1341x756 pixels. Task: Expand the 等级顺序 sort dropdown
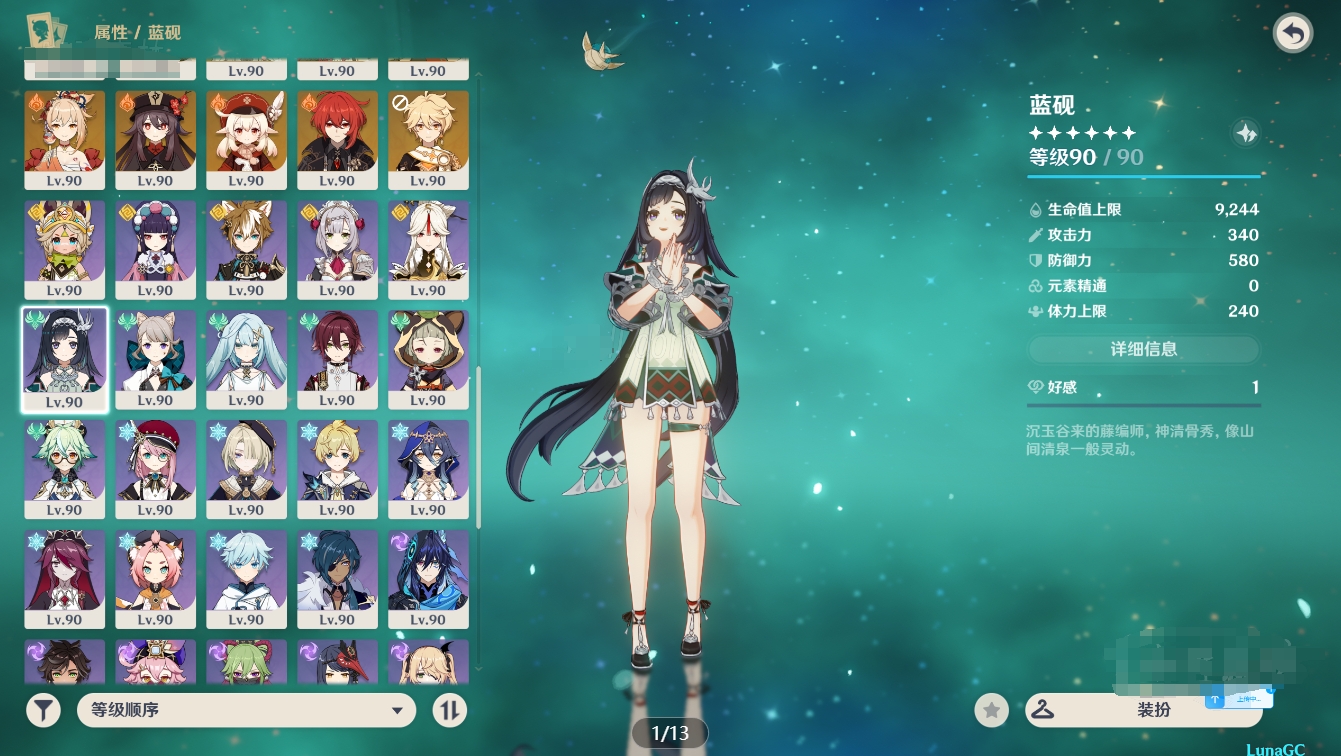(x=246, y=710)
